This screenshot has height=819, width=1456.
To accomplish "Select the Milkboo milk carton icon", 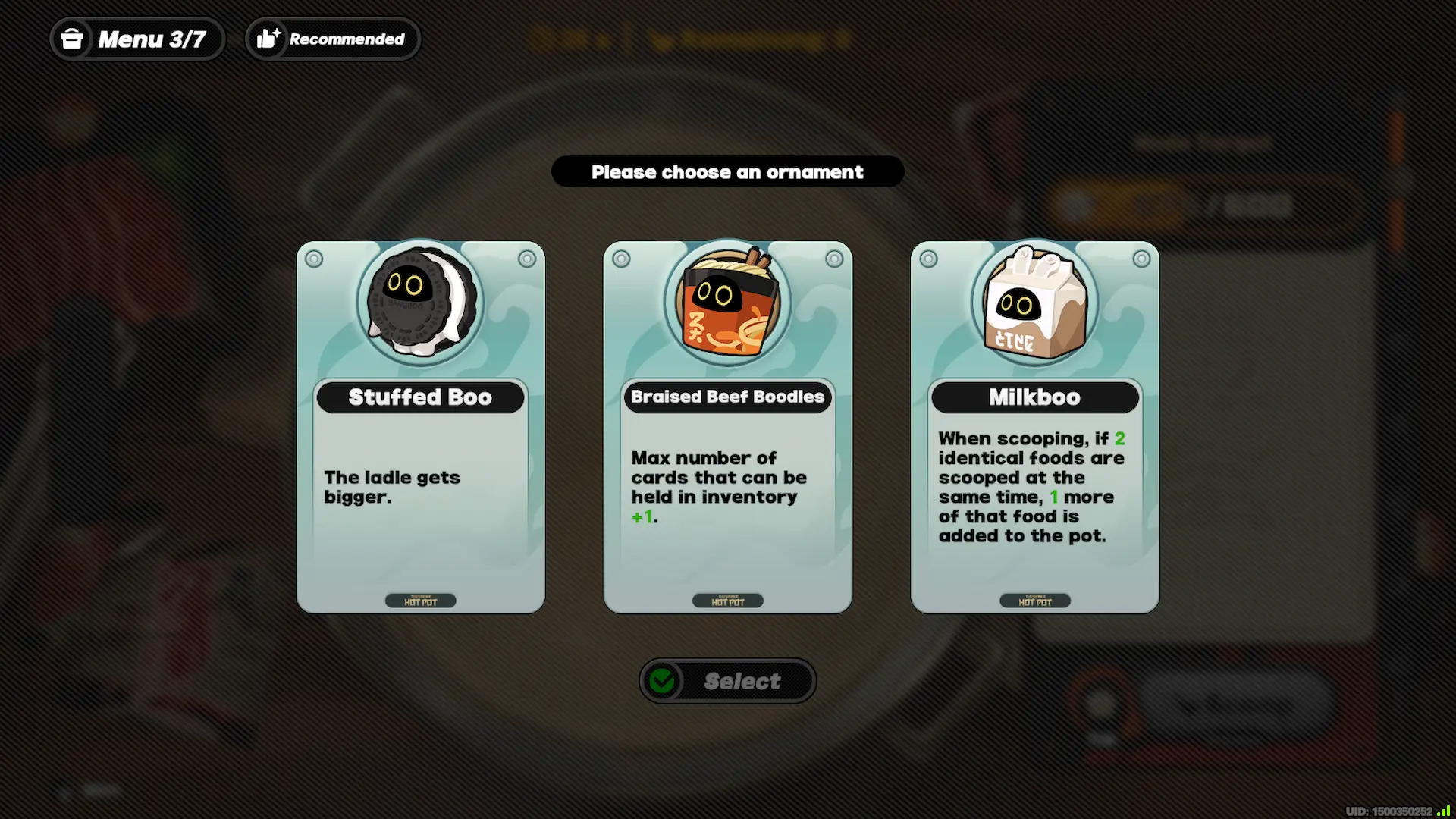I will 1034,302.
